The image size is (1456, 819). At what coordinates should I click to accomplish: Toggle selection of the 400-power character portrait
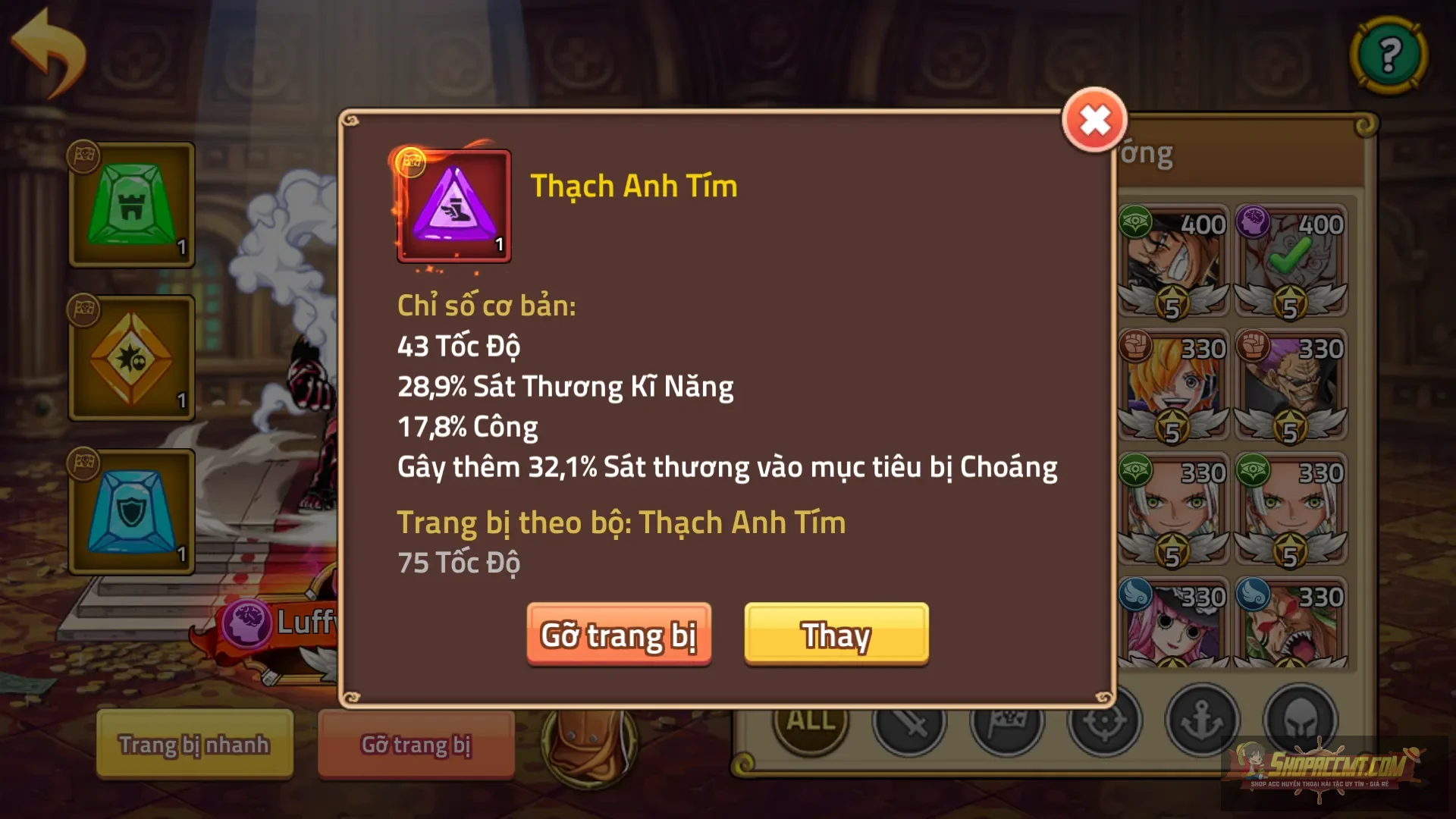tap(1172, 258)
